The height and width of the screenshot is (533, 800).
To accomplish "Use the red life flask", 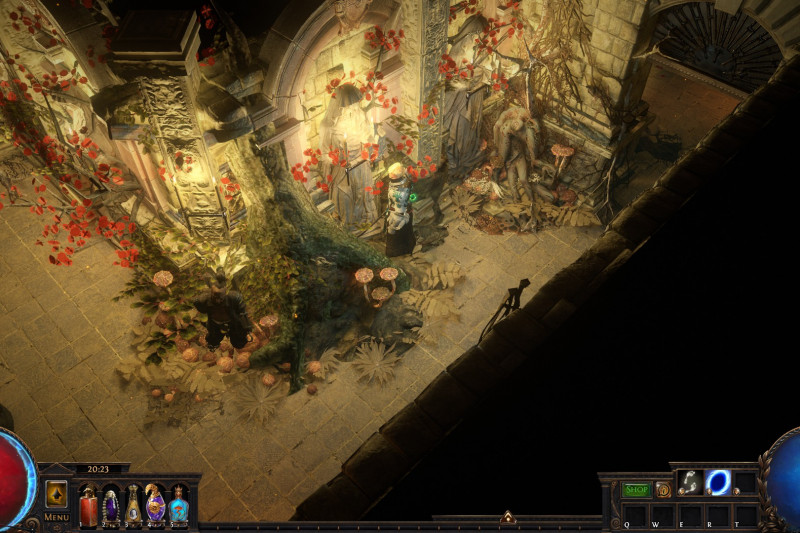I will click(x=88, y=505).
